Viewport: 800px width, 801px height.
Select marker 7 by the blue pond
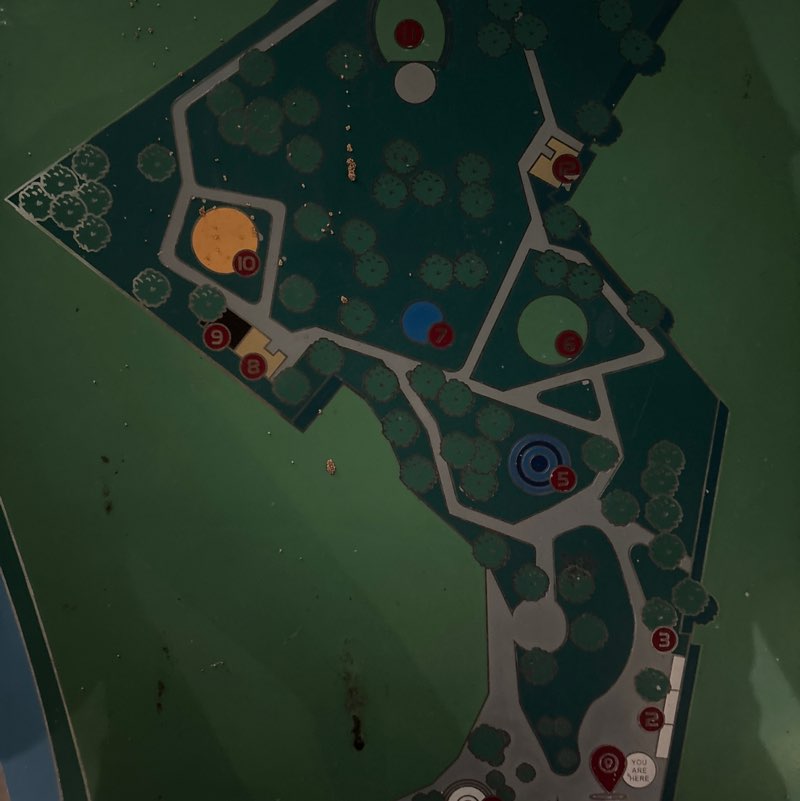click(441, 334)
